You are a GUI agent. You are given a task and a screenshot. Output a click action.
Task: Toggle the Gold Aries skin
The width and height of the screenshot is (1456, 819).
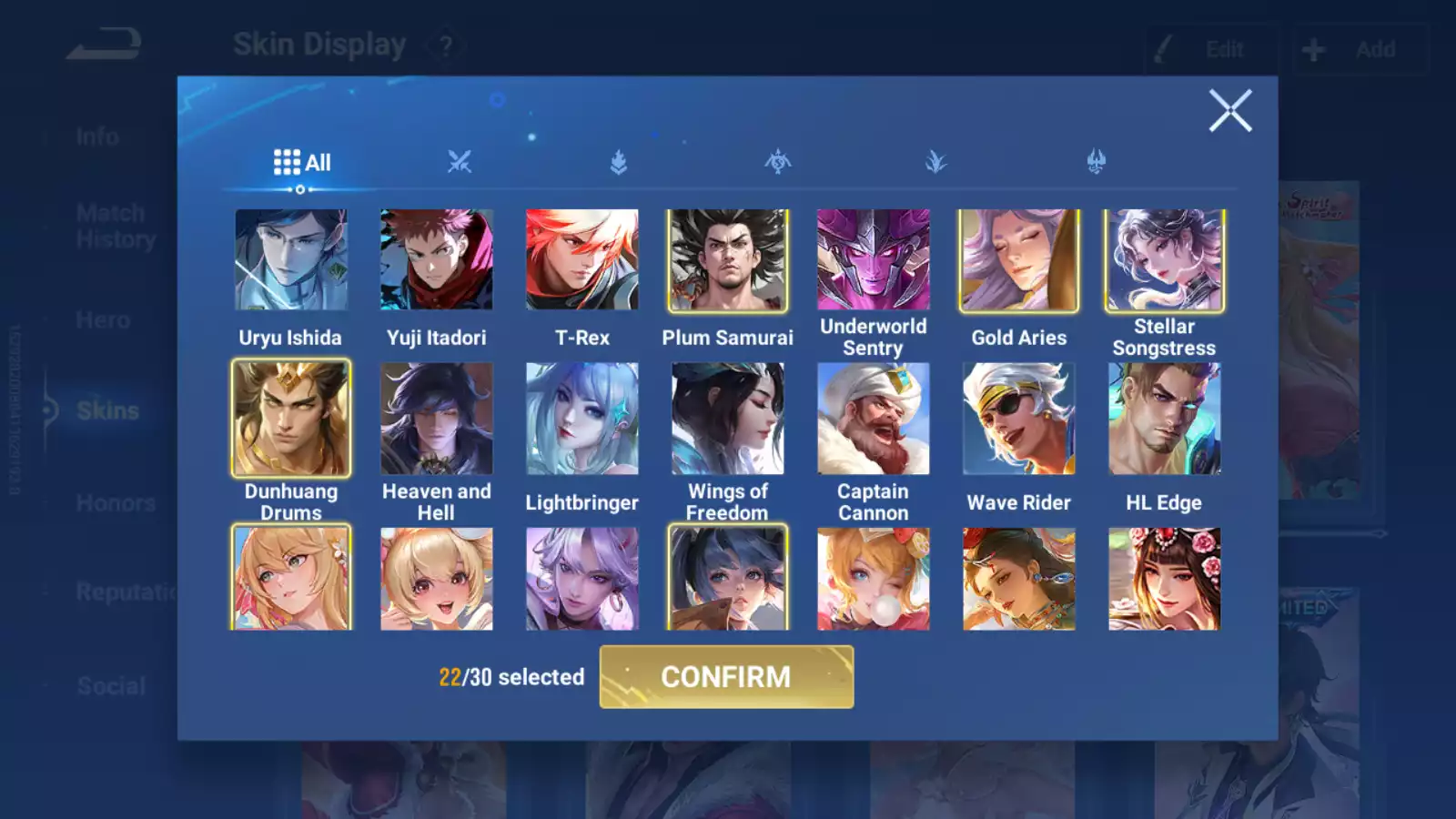[1019, 260]
